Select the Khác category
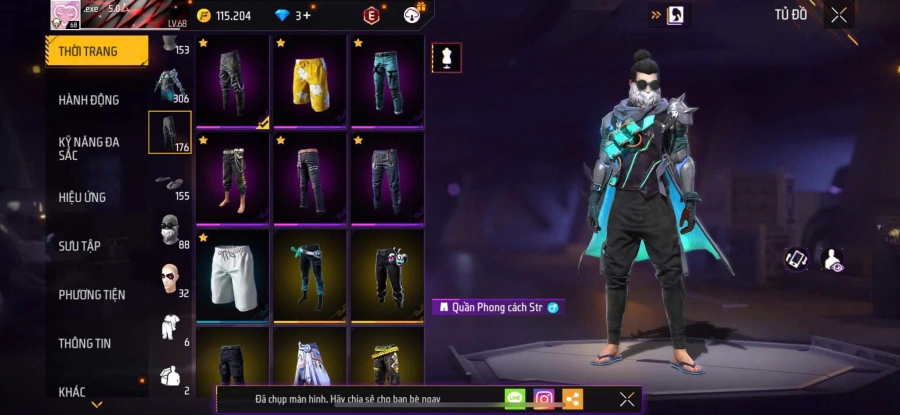Viewport: 900px width, 415px height. [72, 391]
